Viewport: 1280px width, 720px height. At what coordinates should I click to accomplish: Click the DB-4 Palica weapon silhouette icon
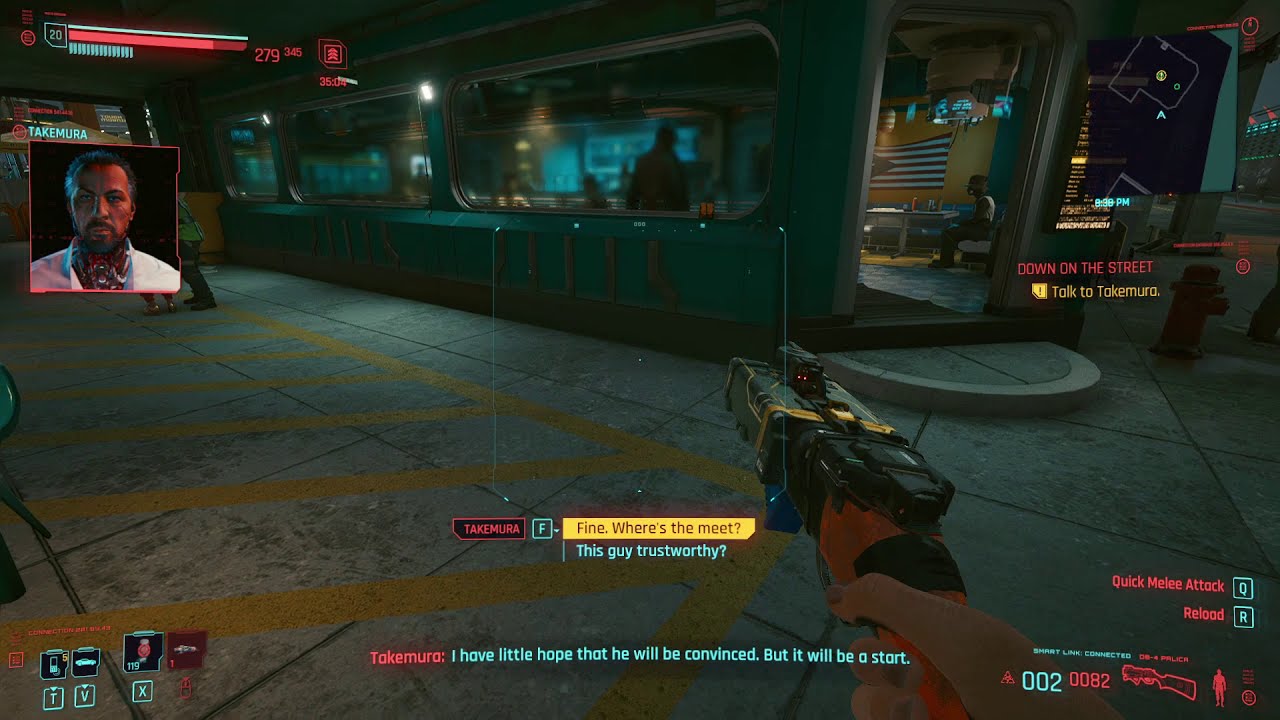click(x=1160, y=684)
